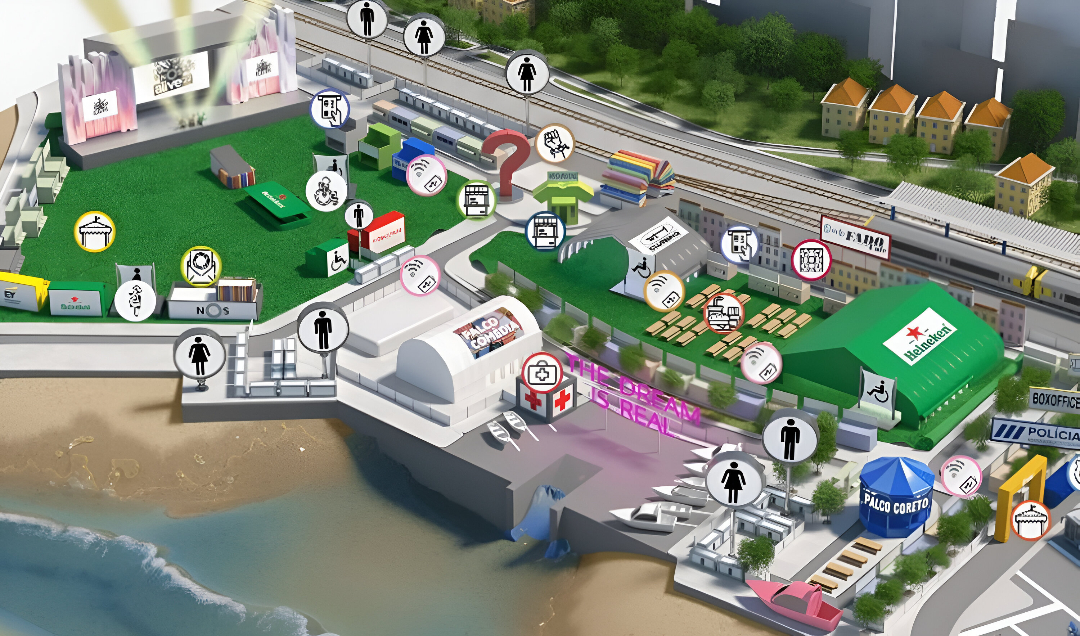Select the yellow envelope icon marker
Image resolution: width=1080 pixels, height=636 pixels.
[x=201, y=266]
